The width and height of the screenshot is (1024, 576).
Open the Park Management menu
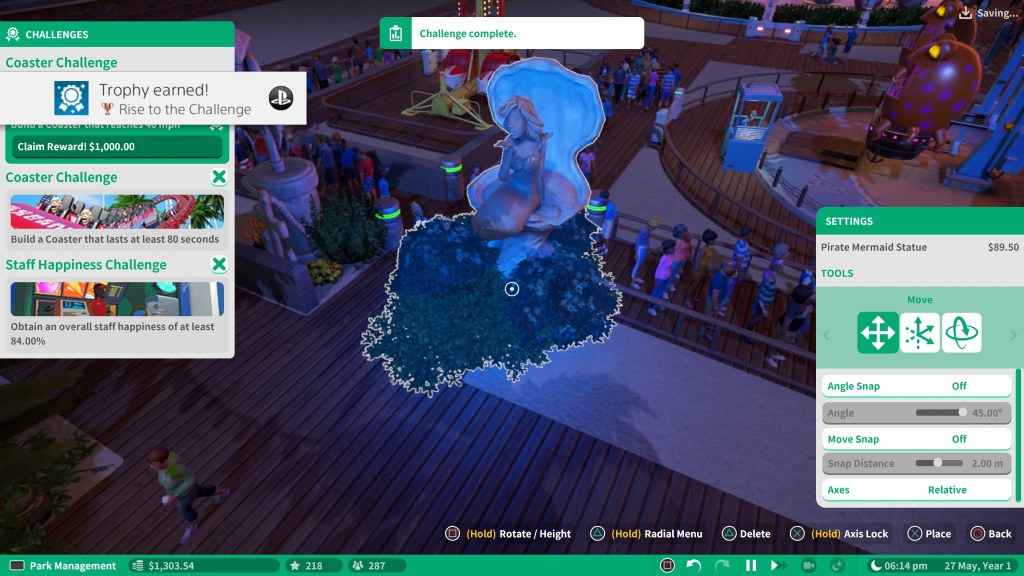[63, 566]
